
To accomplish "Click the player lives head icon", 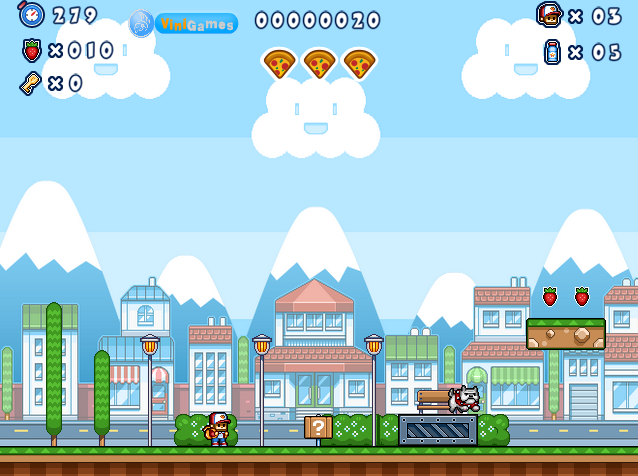I will [x=548, y=16].
